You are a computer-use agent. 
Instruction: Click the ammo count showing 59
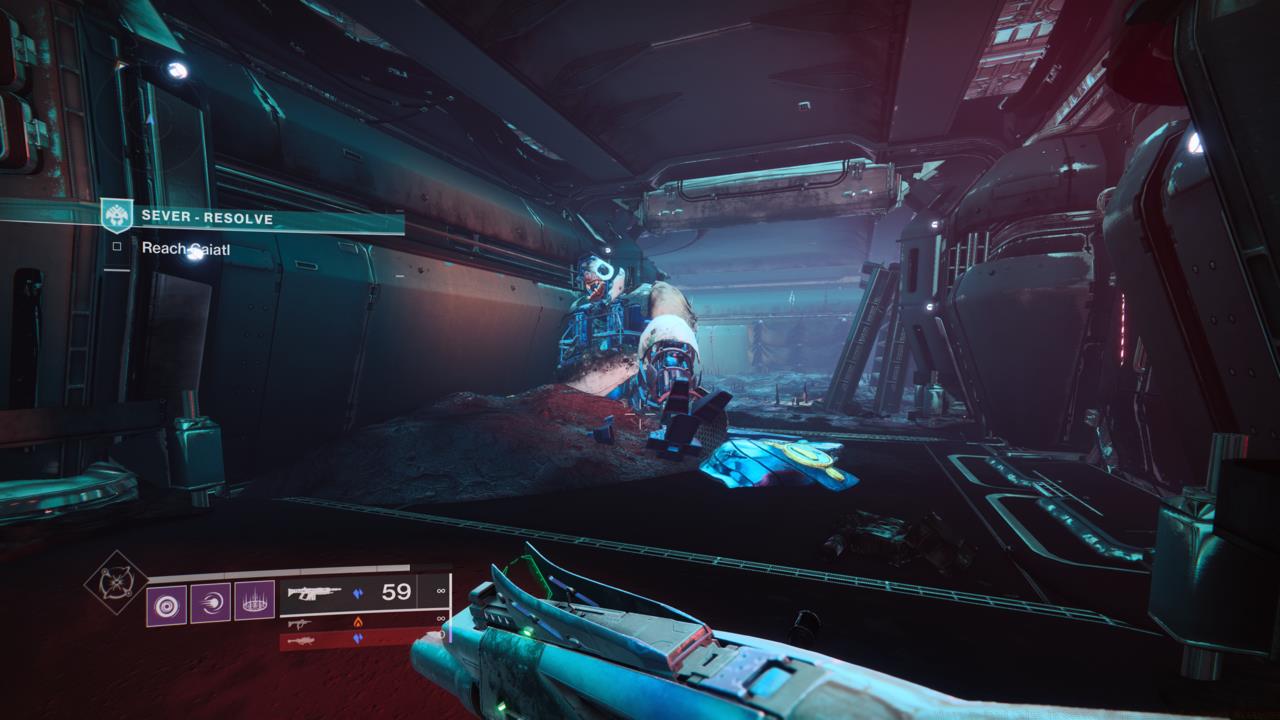(395, 592)
